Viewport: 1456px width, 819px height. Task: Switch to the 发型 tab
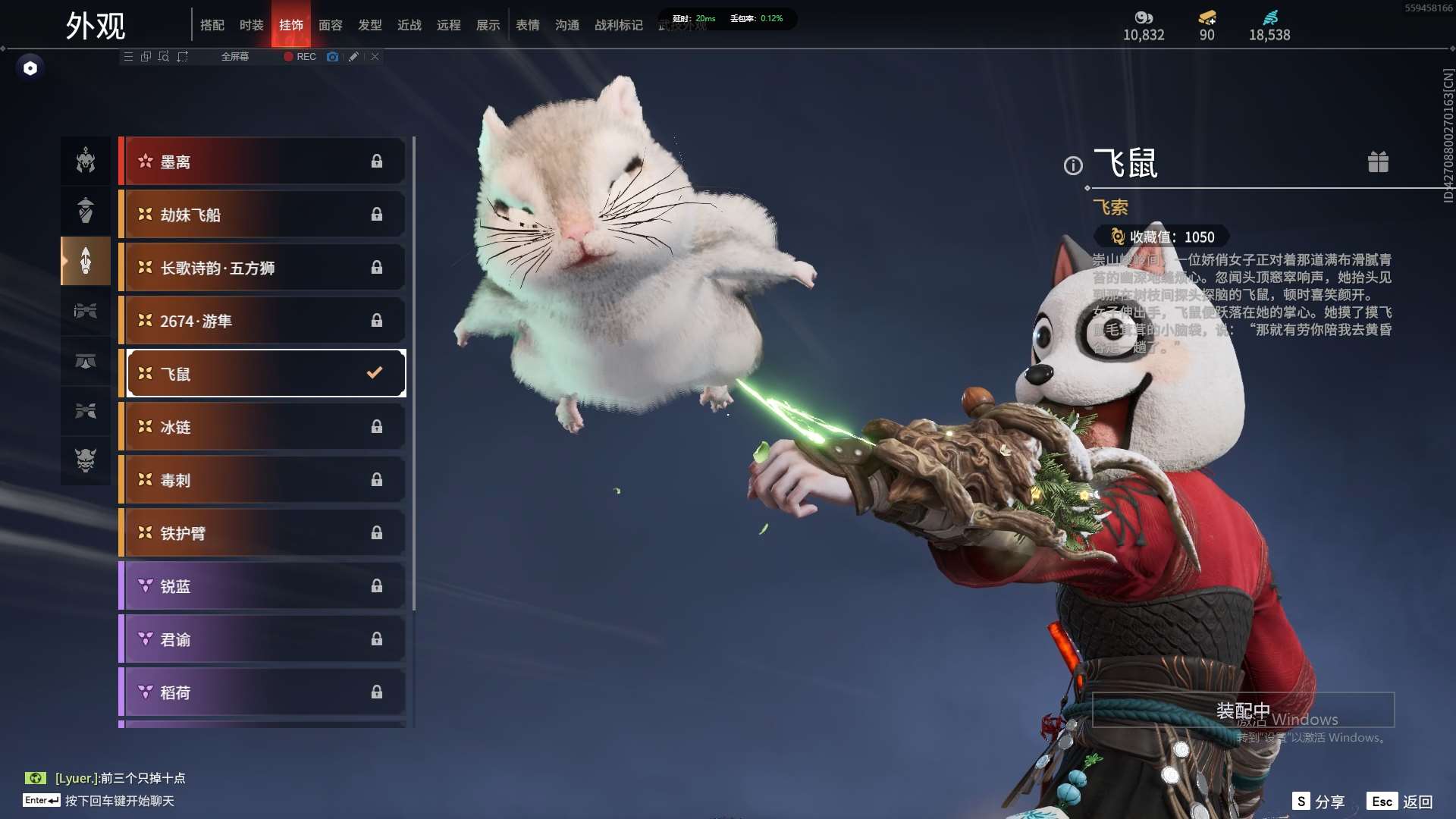click(370, 25)
